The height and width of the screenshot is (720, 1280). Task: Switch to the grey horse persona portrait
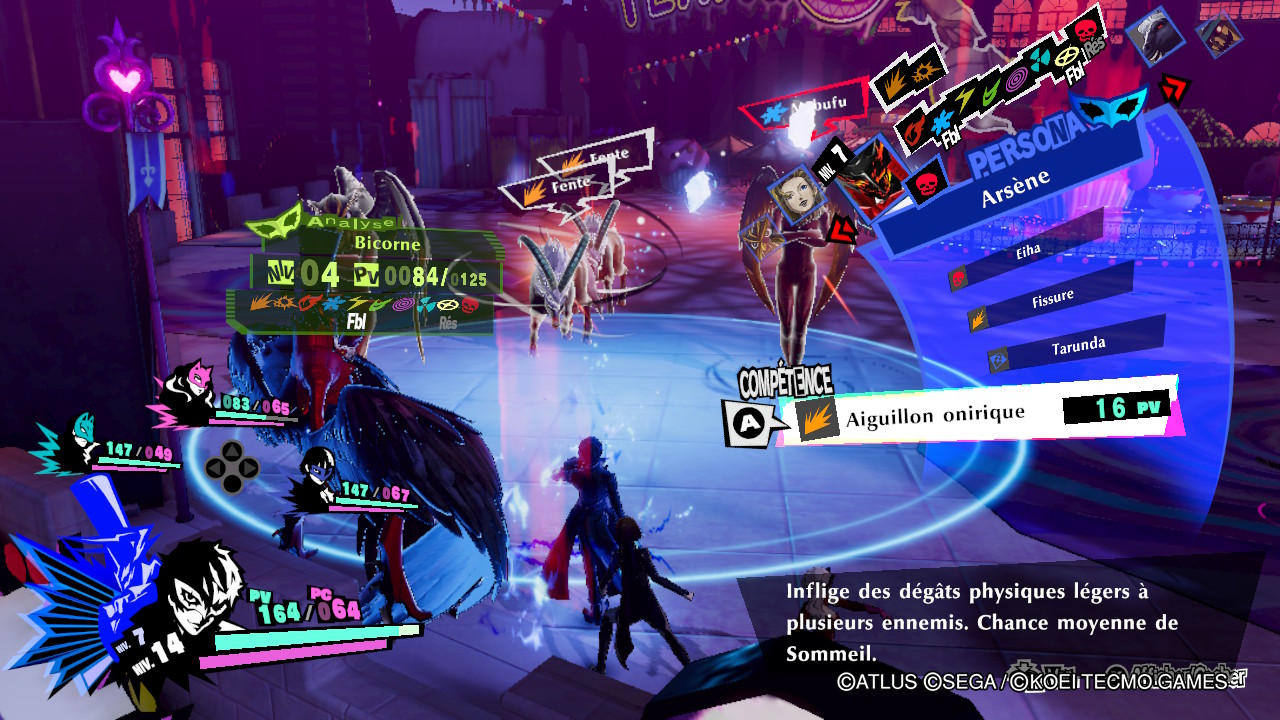(x=1155, y=36)
